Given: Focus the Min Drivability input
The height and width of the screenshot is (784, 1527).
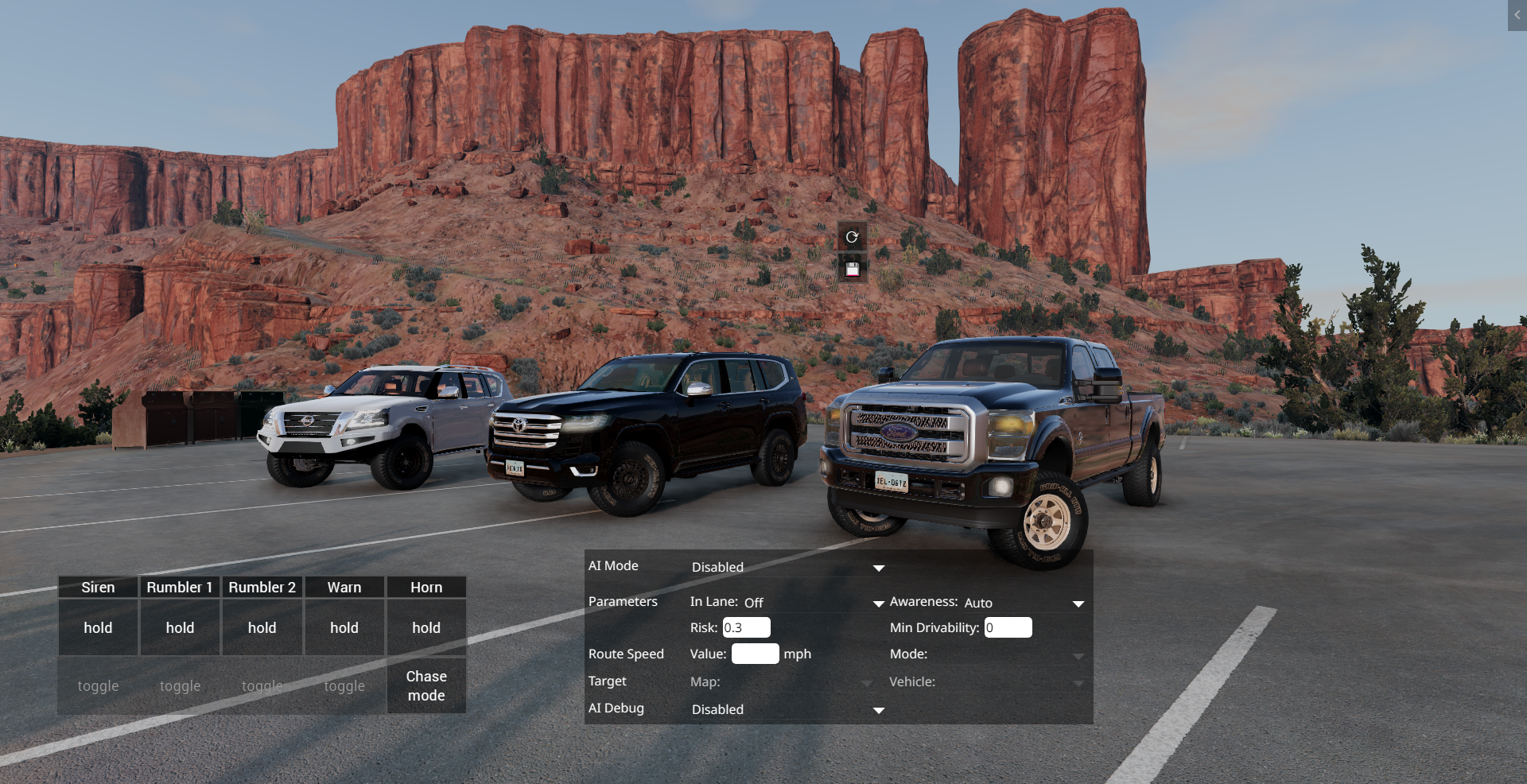Looking at the screenshot, I should 1008,627.
